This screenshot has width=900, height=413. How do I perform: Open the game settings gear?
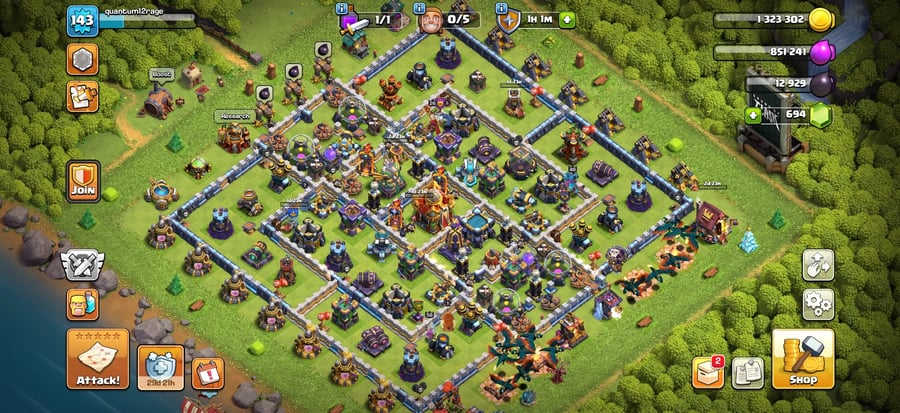[x=818, y=303]
